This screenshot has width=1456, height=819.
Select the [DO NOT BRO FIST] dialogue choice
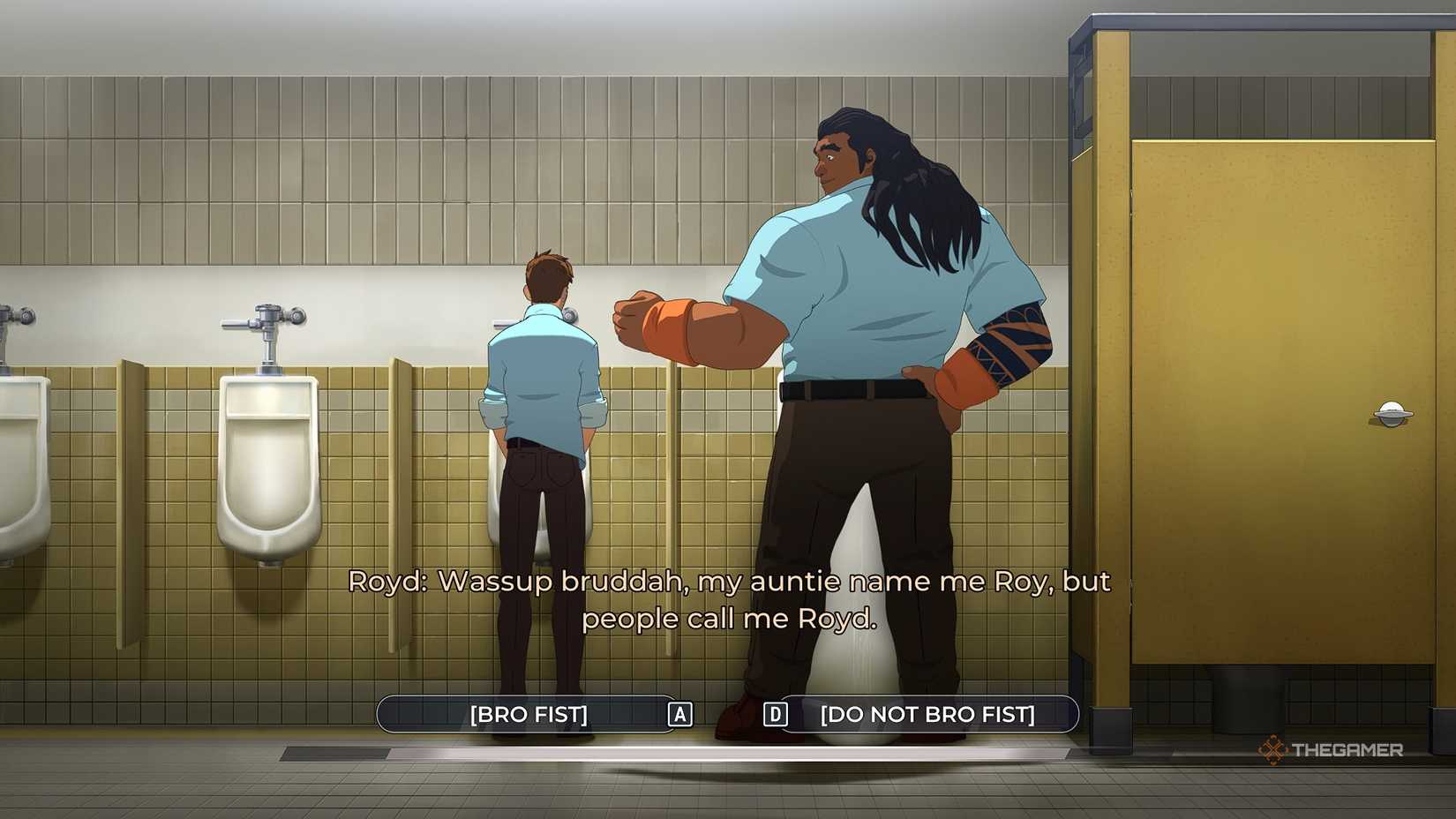(x=927, y=715)
